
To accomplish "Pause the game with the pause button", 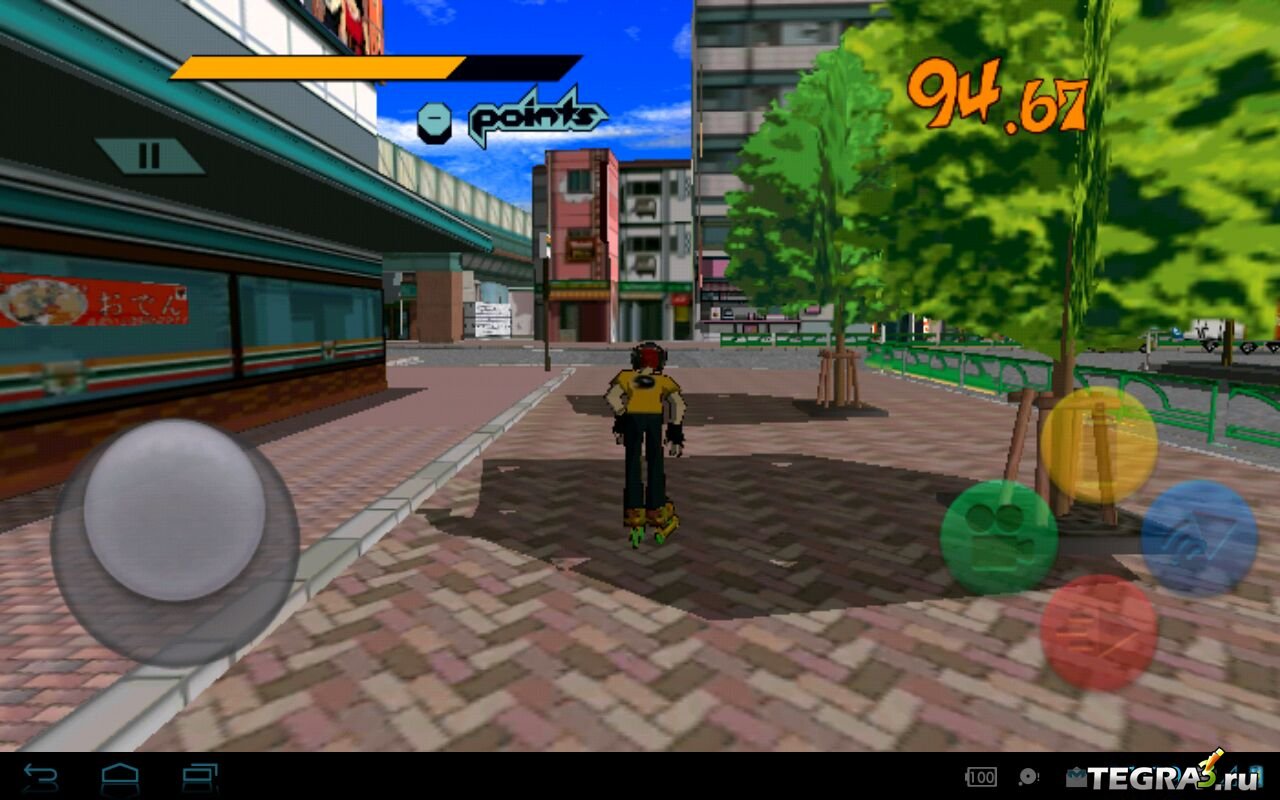I will click(x=149, y=156).
